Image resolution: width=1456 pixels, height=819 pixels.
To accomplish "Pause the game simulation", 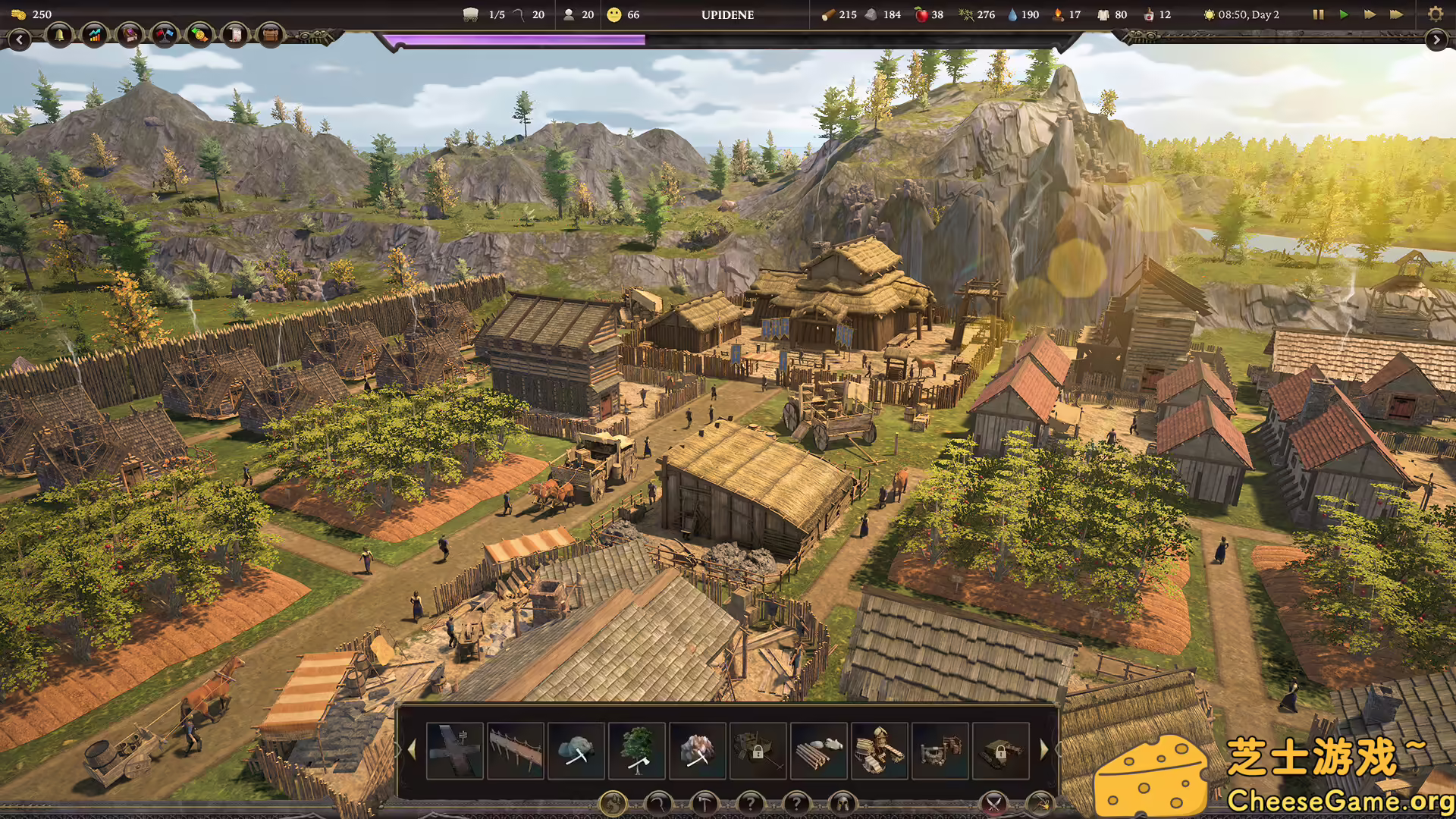I will tap(1318, 14).
